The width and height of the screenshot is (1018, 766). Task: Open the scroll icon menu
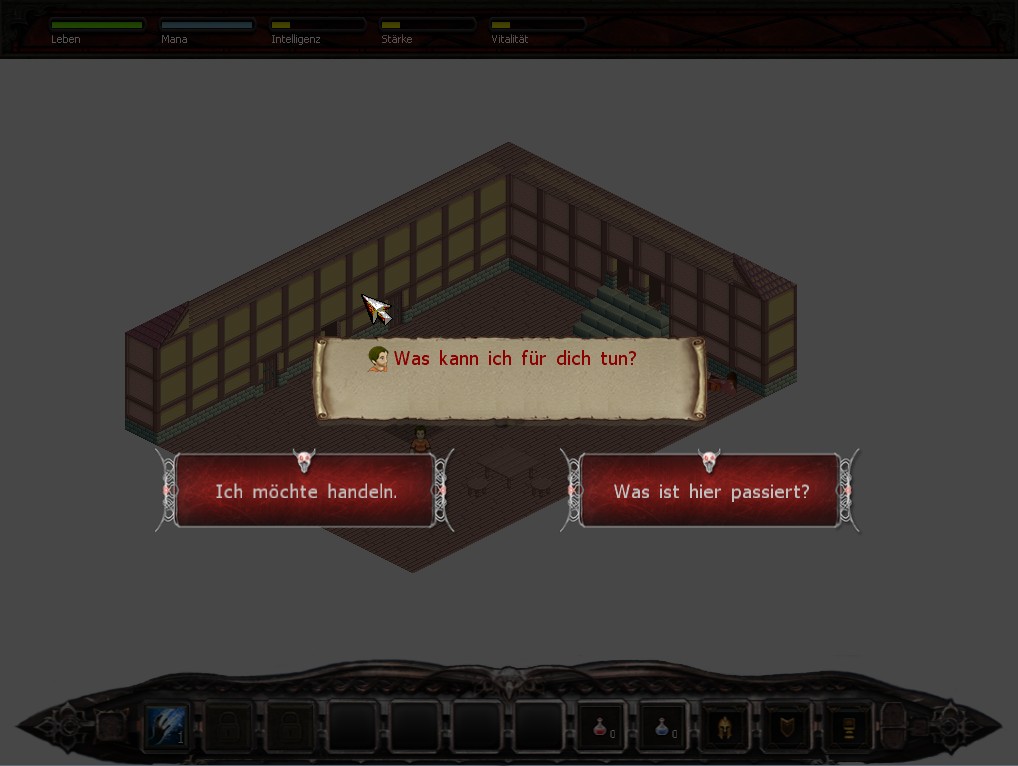[846, 727]
